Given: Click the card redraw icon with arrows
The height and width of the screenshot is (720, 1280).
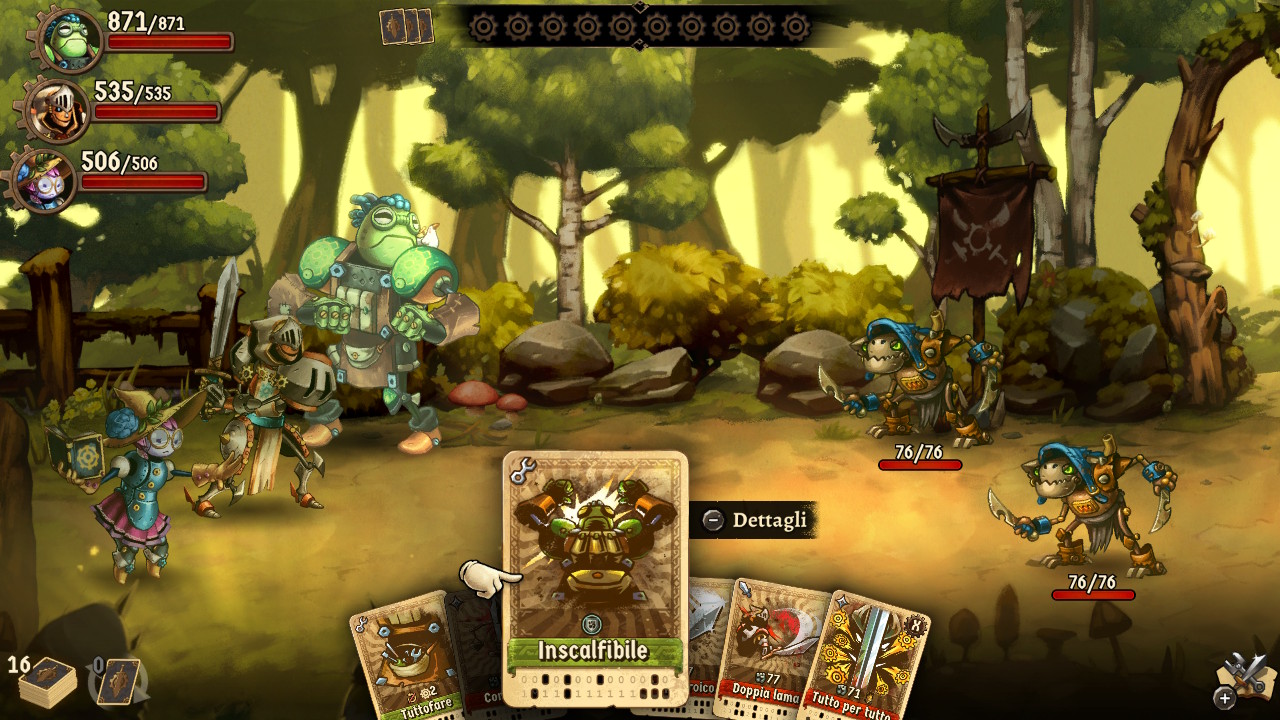Looking at the screenshot, I should point(119,682).
